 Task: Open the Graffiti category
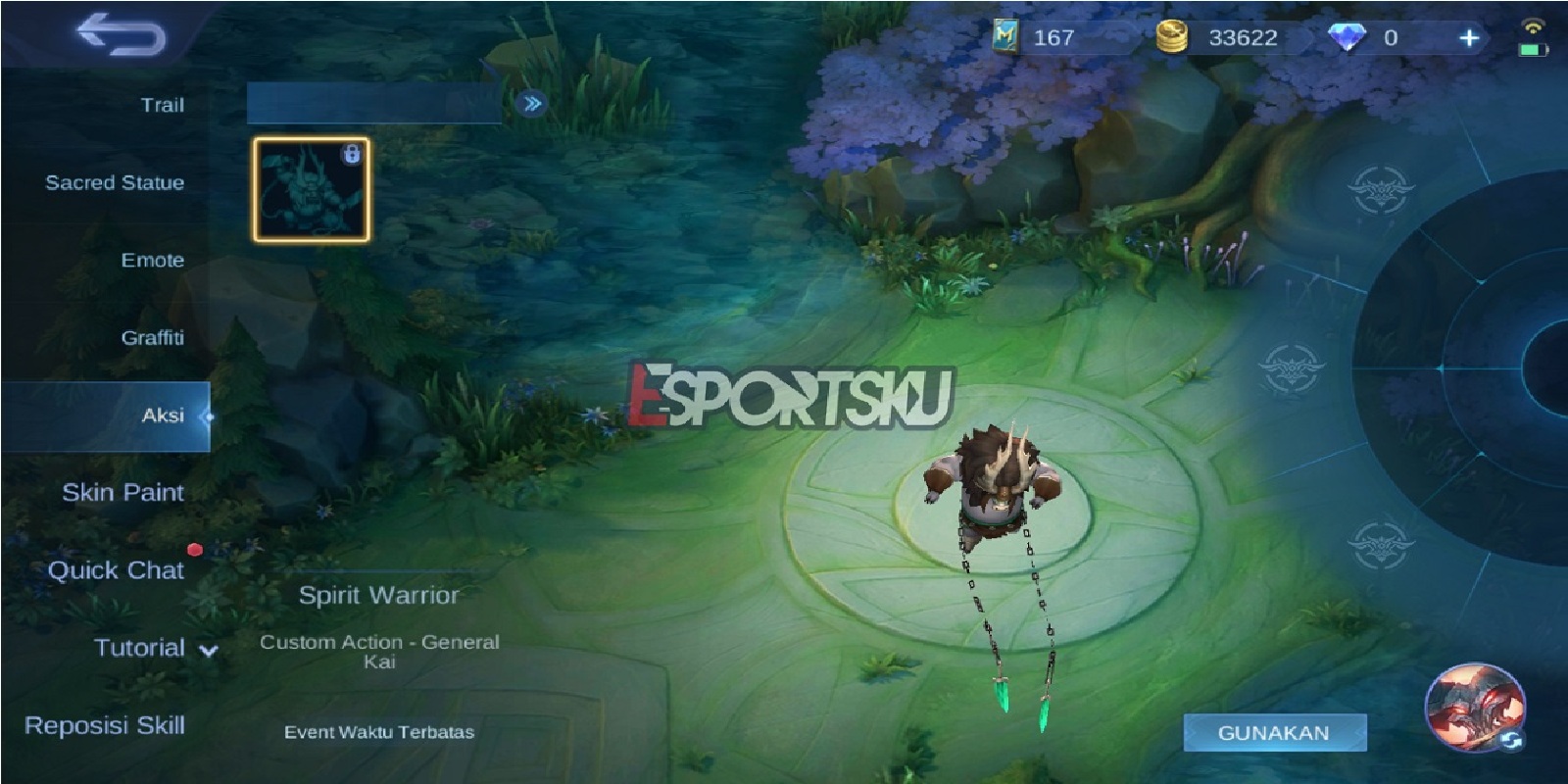(x=154, y=337)
